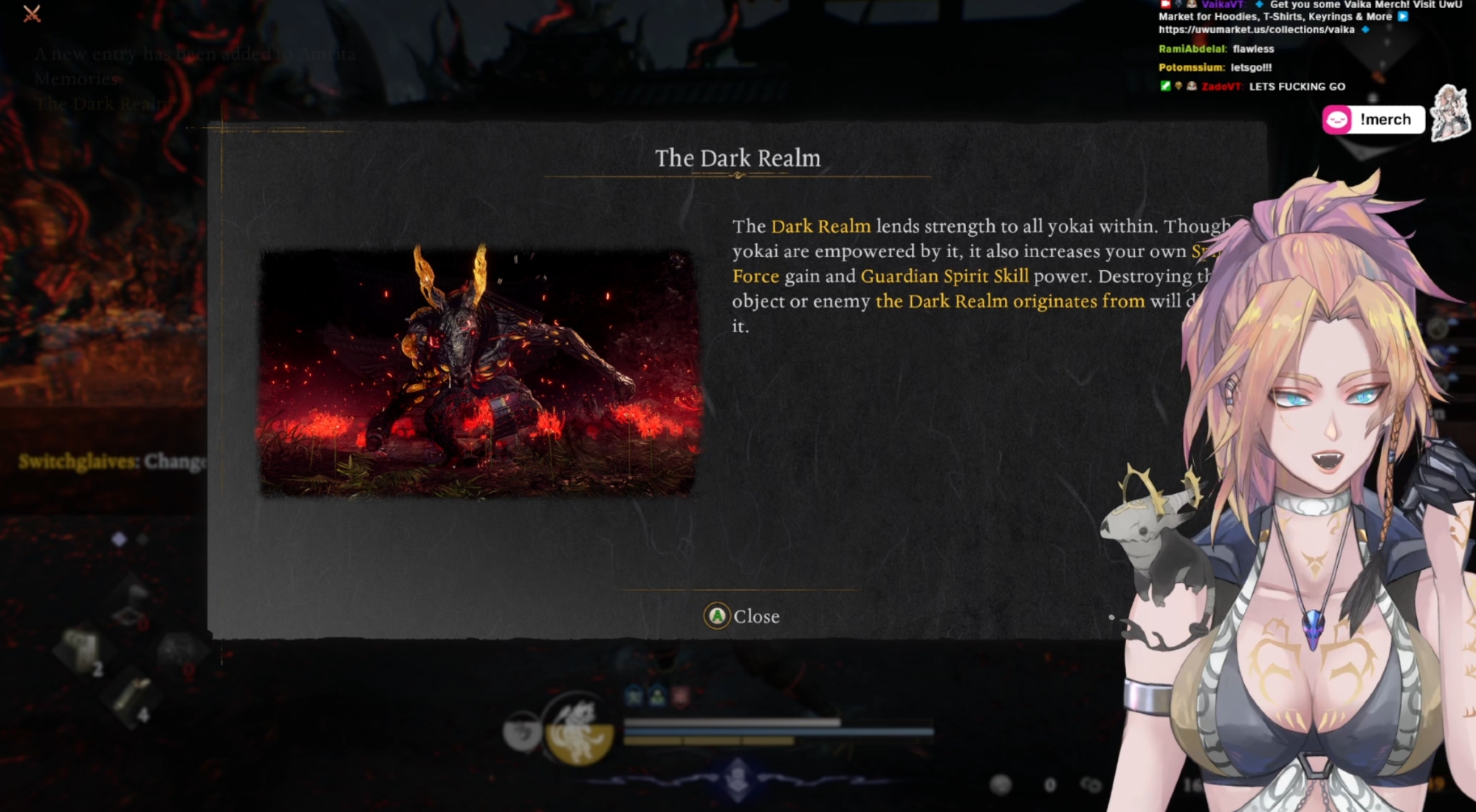
Task: Close the Dark Realm tutorial popup
Action: 742,616
